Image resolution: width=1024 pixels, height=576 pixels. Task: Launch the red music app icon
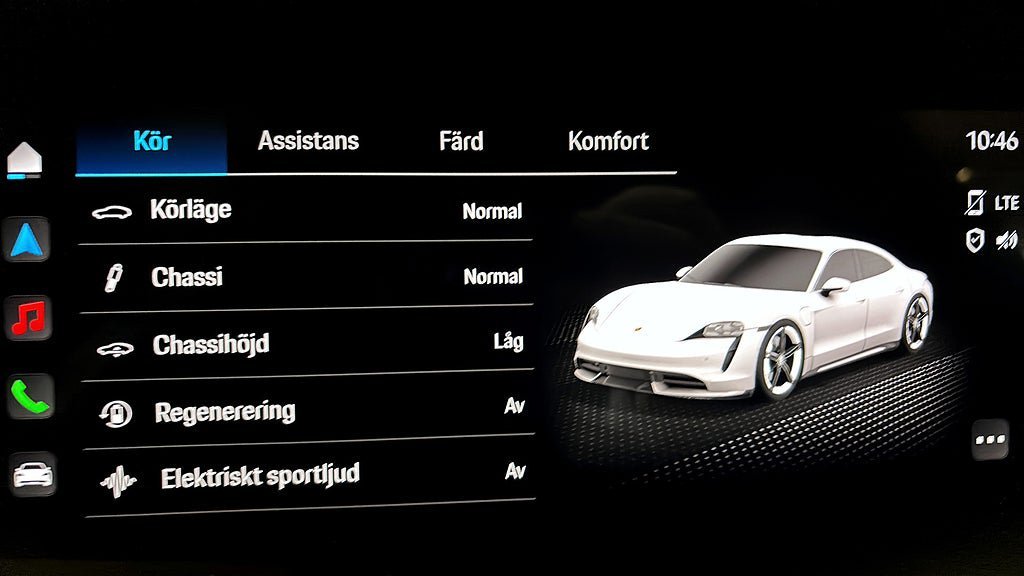[x=28, y=318]
